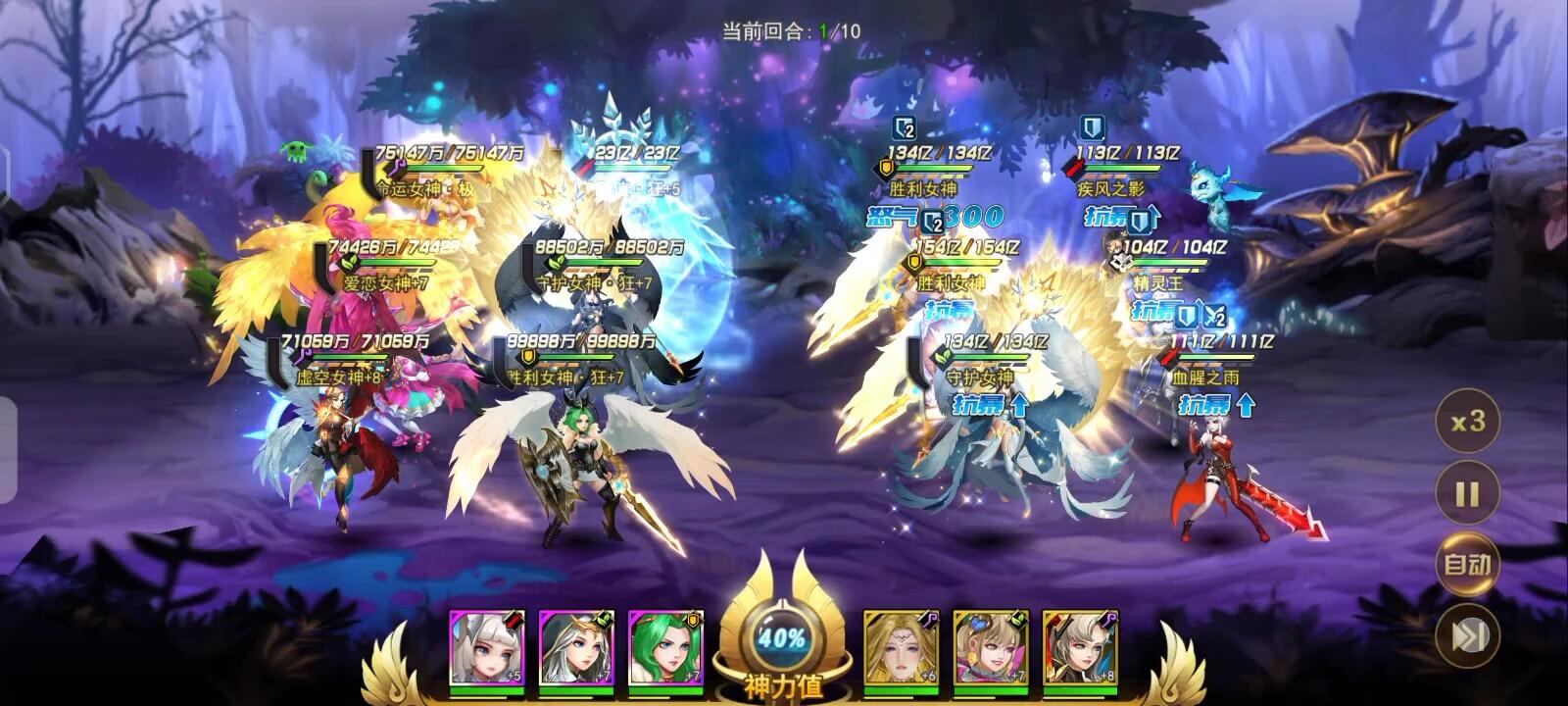The image size is (1568, 706).
Task: Pause the battle
Action: pyautogui.click(x=1467, y=493)
